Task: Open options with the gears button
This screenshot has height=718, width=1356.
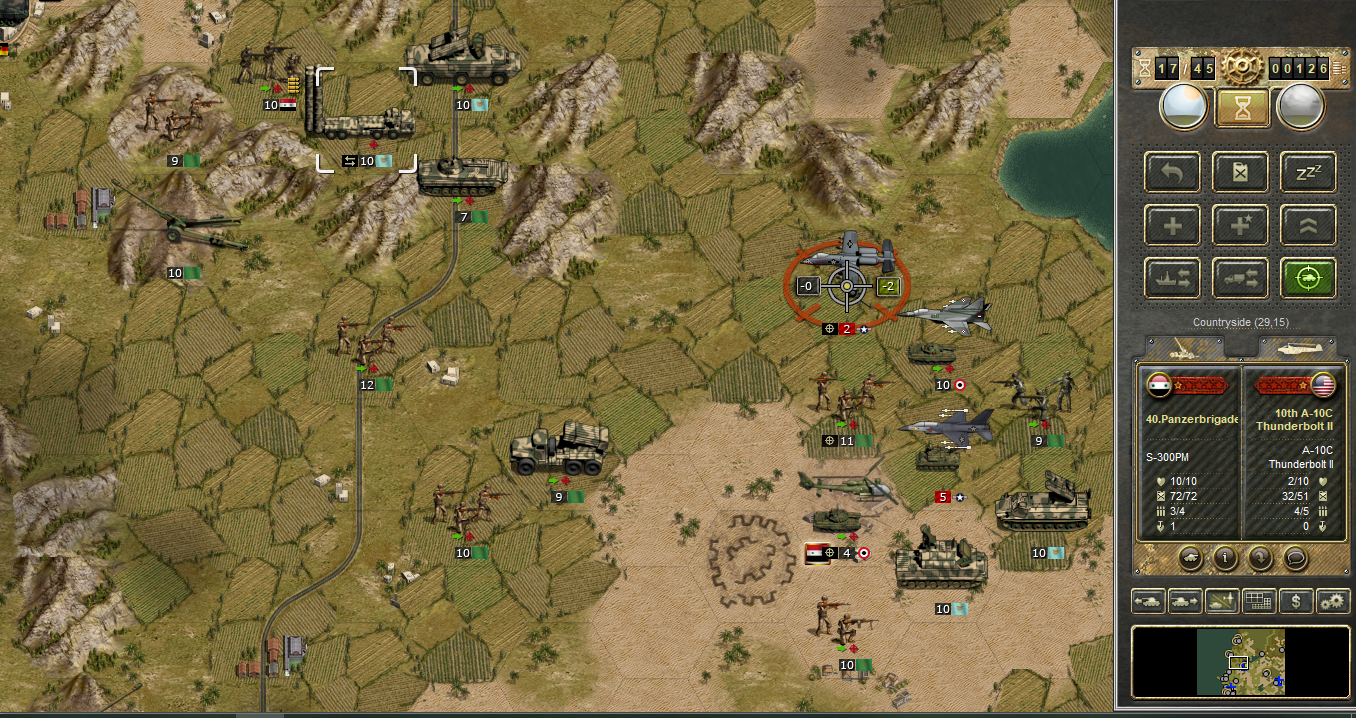Action: coord(1332,601)
